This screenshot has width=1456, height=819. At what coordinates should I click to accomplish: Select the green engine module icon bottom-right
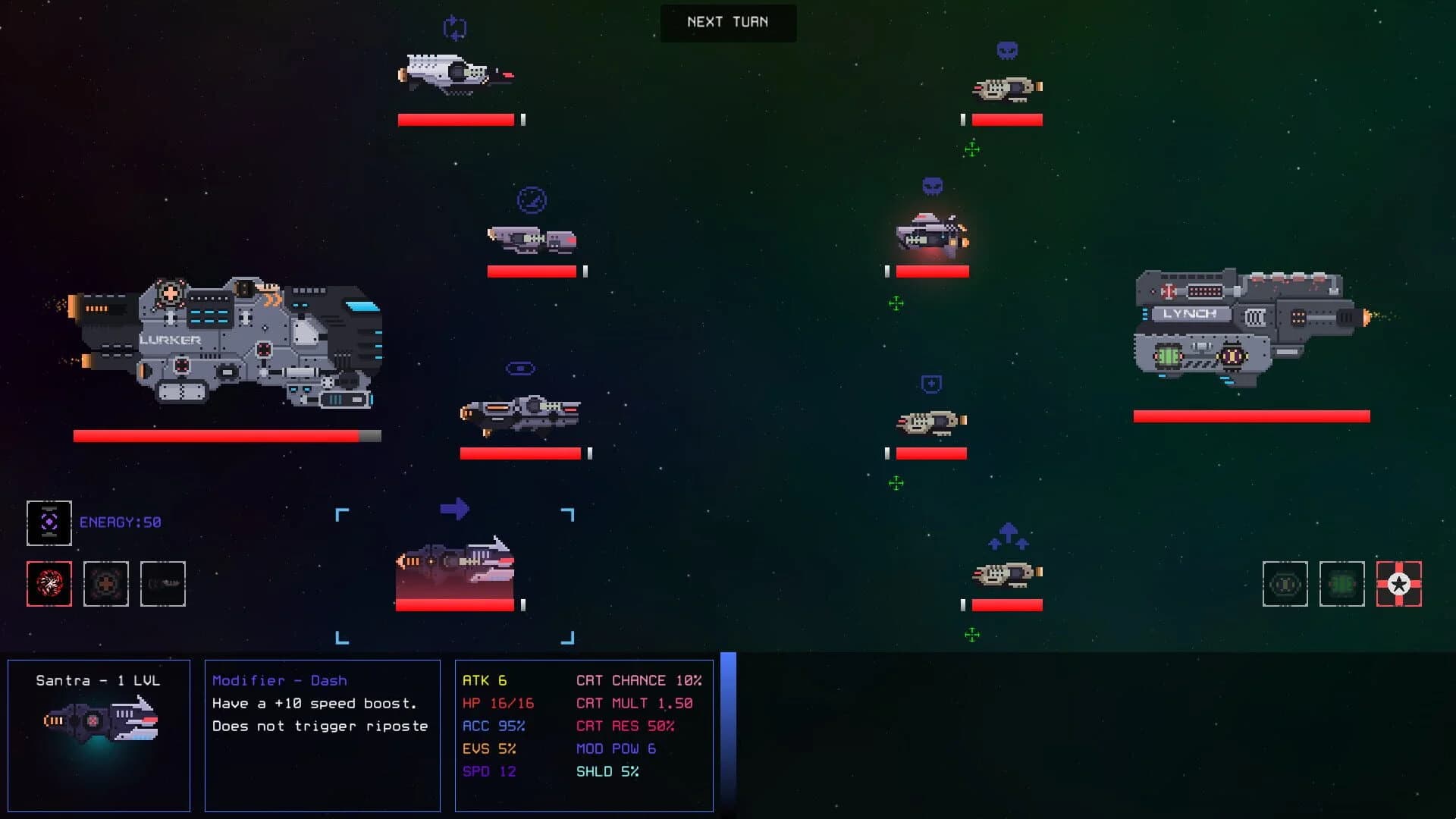1342,584
